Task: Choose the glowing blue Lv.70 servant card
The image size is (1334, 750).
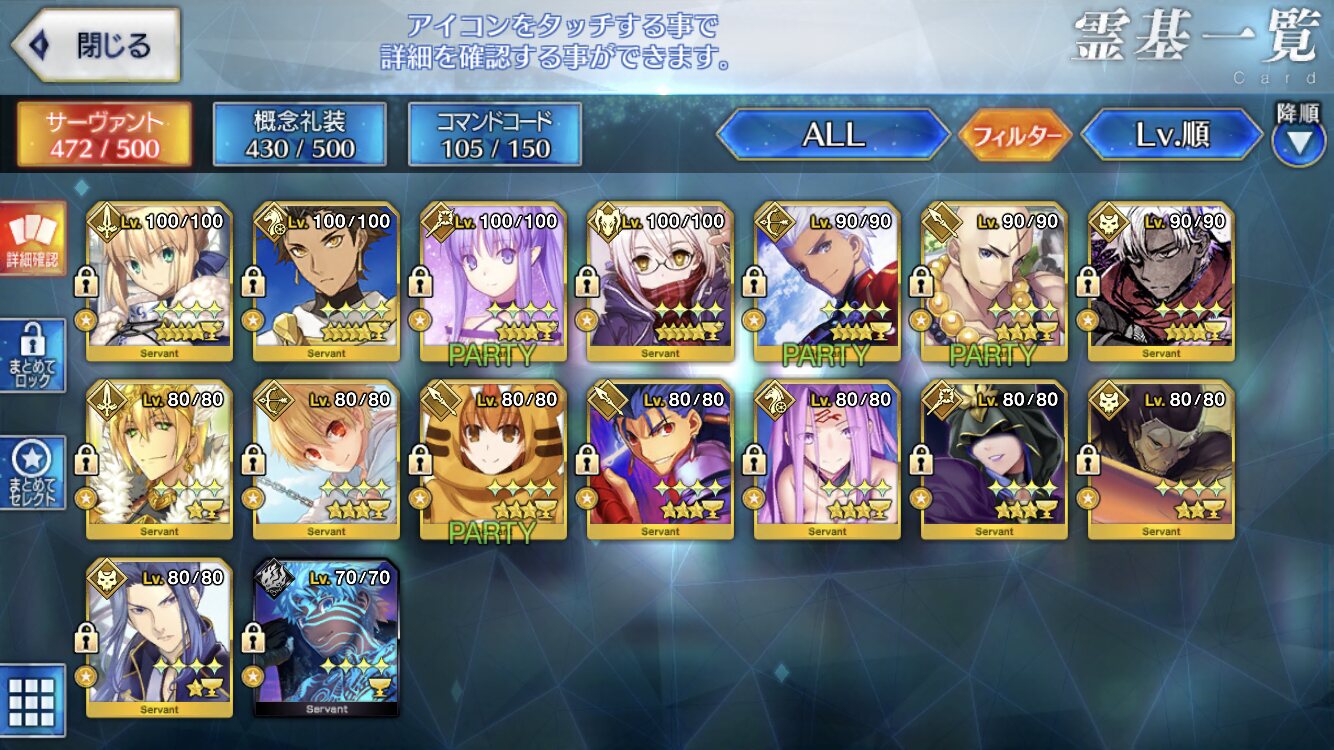Action: click(327, 638)
